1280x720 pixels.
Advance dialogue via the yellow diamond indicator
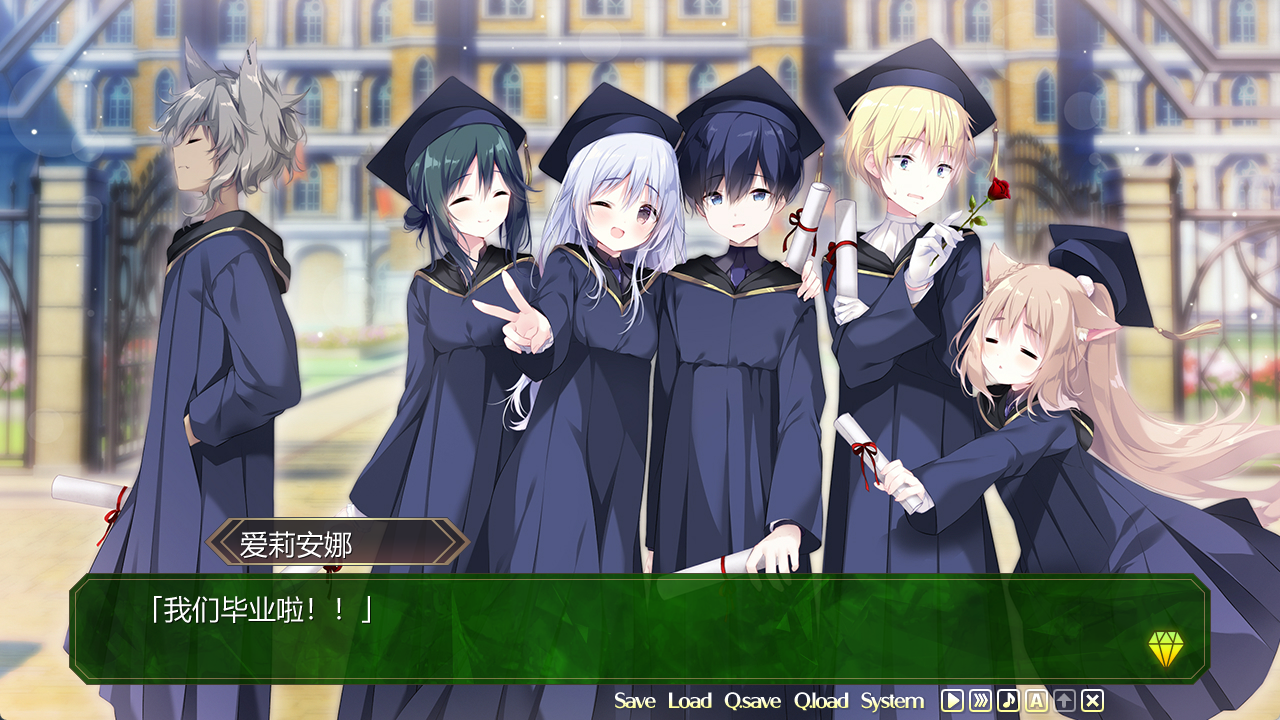pos(1165,649)
